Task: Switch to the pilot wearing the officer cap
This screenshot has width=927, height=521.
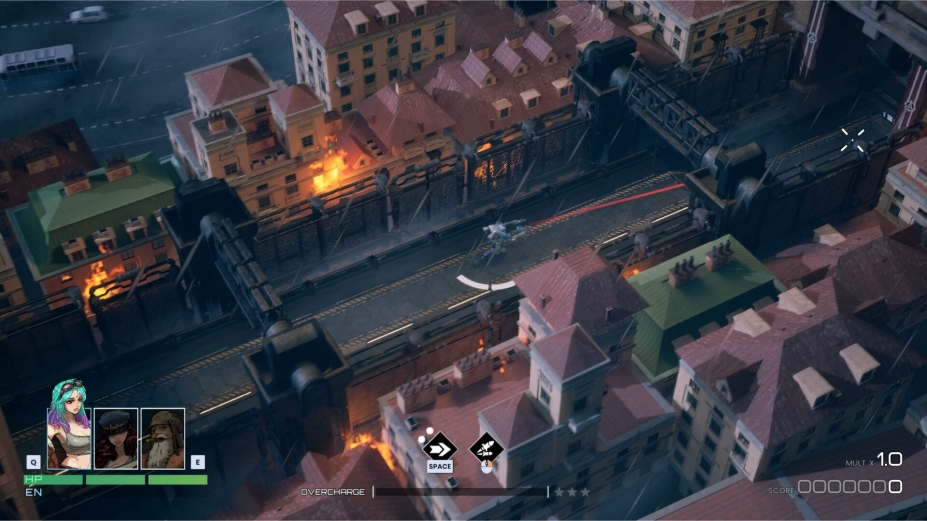Action: point(116,438)
